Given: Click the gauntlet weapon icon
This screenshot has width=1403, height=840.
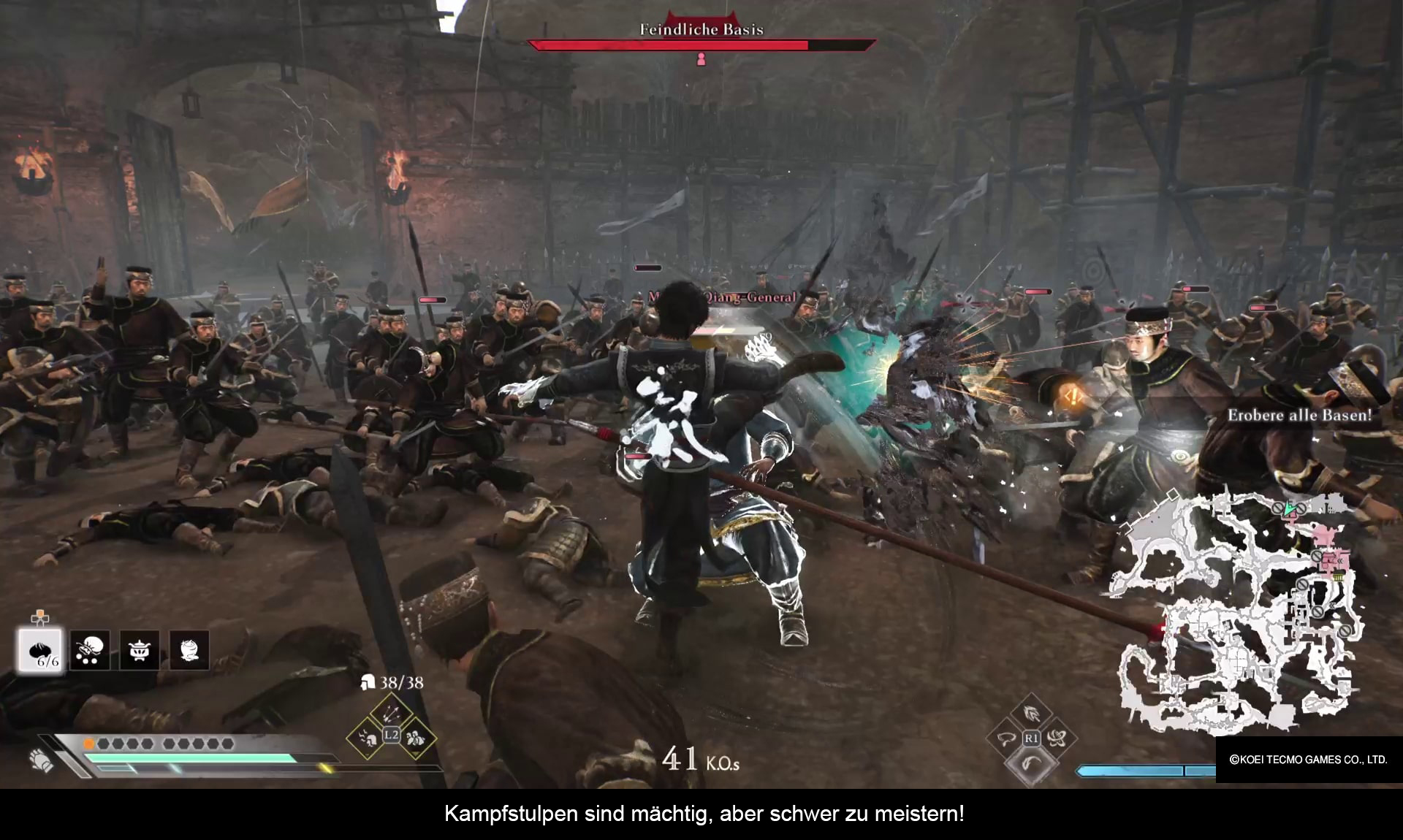Looking at the screenshot, I should click(42, 760).
